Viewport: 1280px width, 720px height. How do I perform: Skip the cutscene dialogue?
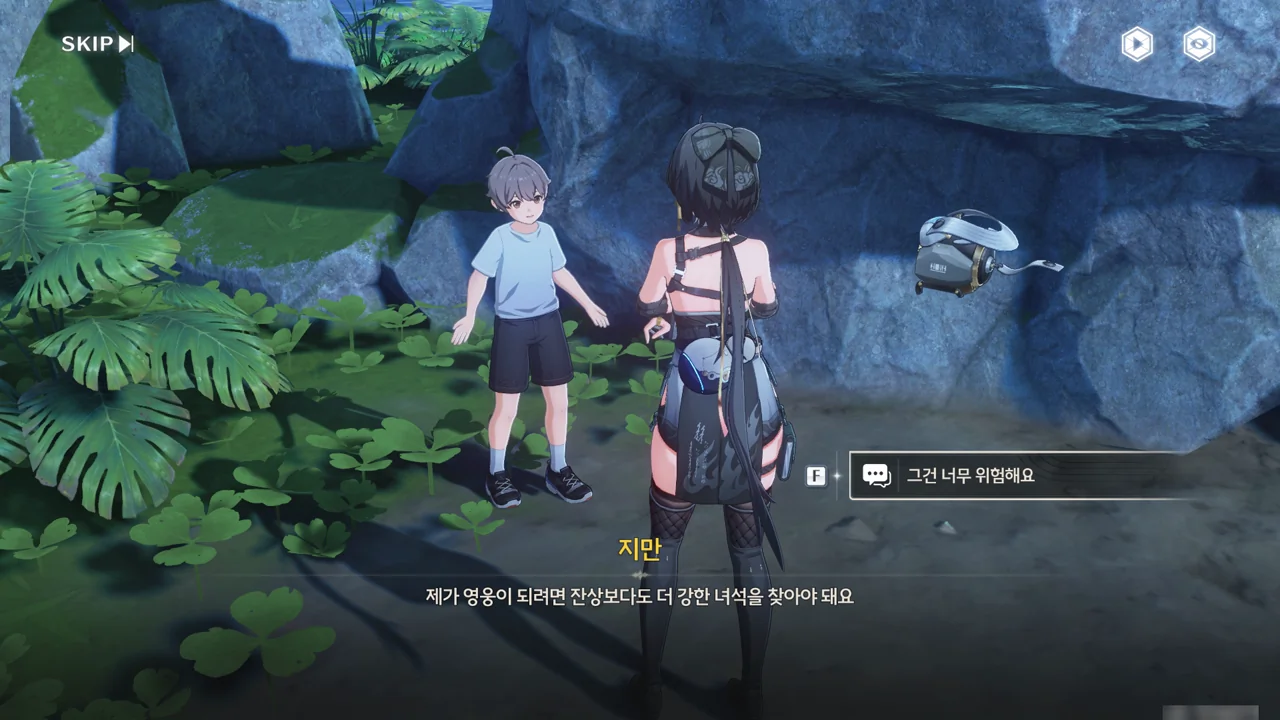[97, 44]
